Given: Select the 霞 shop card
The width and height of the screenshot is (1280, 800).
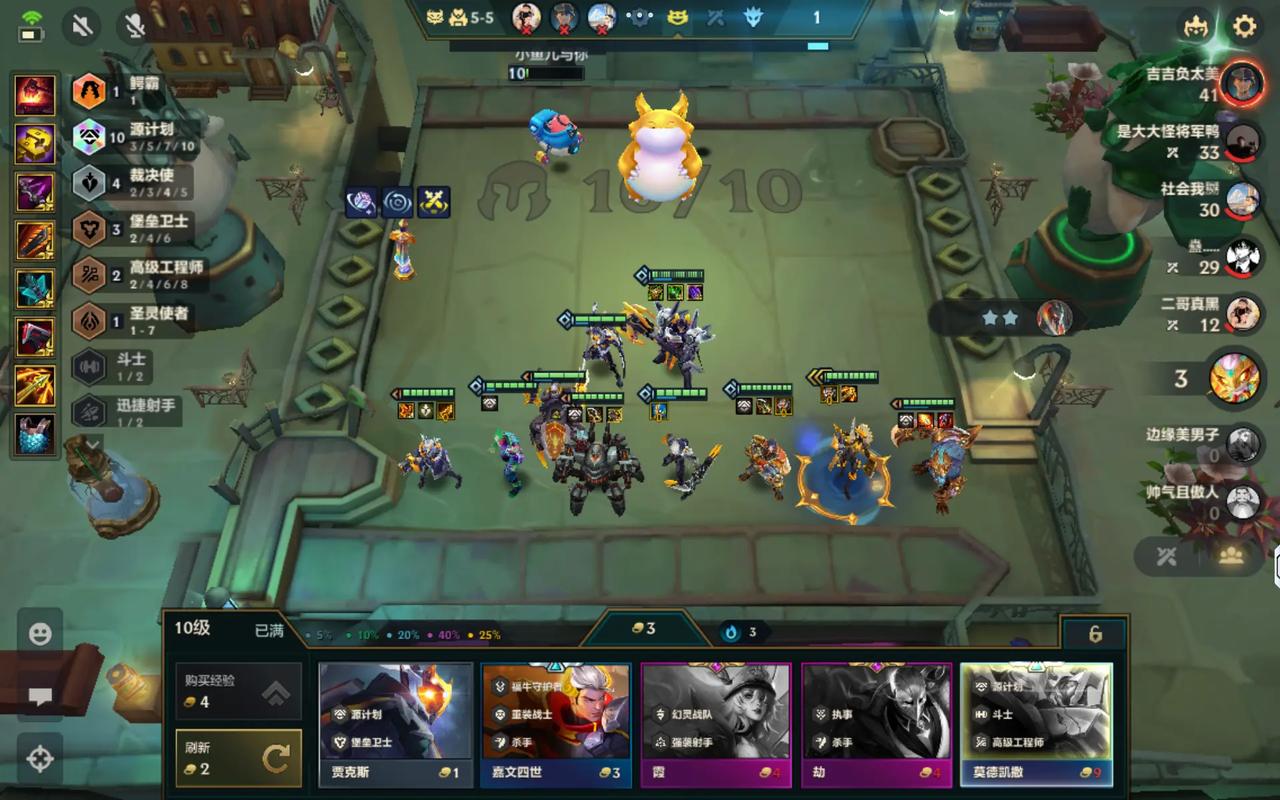Looking at the screenshot, I should pos(716,724).
